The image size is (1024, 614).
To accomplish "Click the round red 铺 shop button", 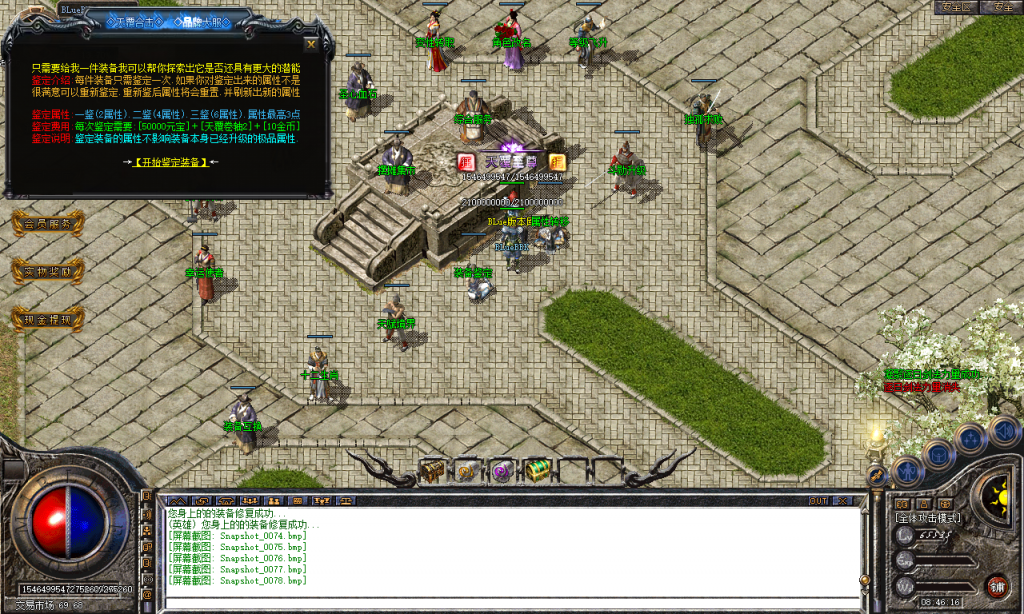I will (x=996, y=584).
